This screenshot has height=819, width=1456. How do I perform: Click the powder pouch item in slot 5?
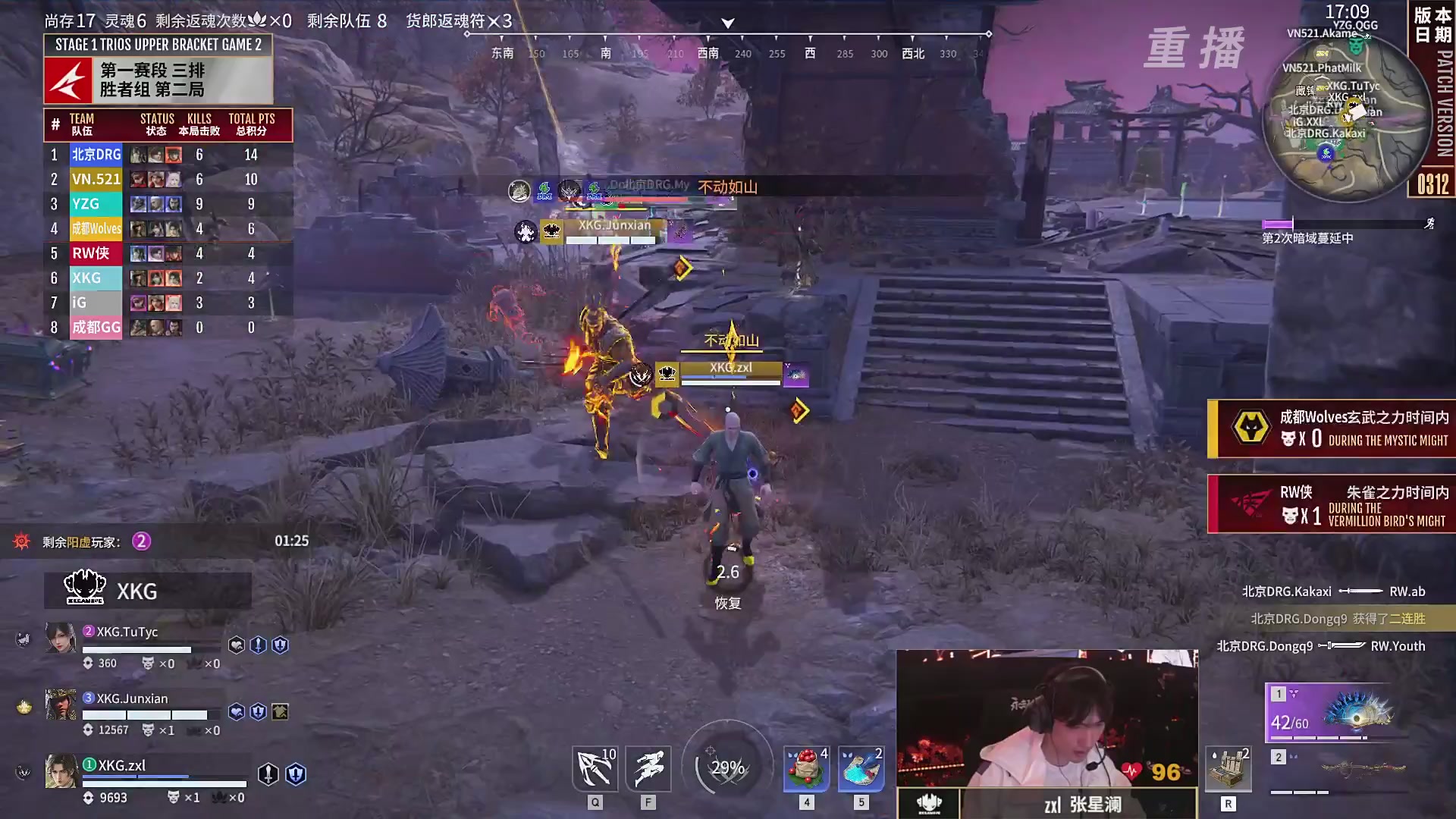tap(860, 768)
